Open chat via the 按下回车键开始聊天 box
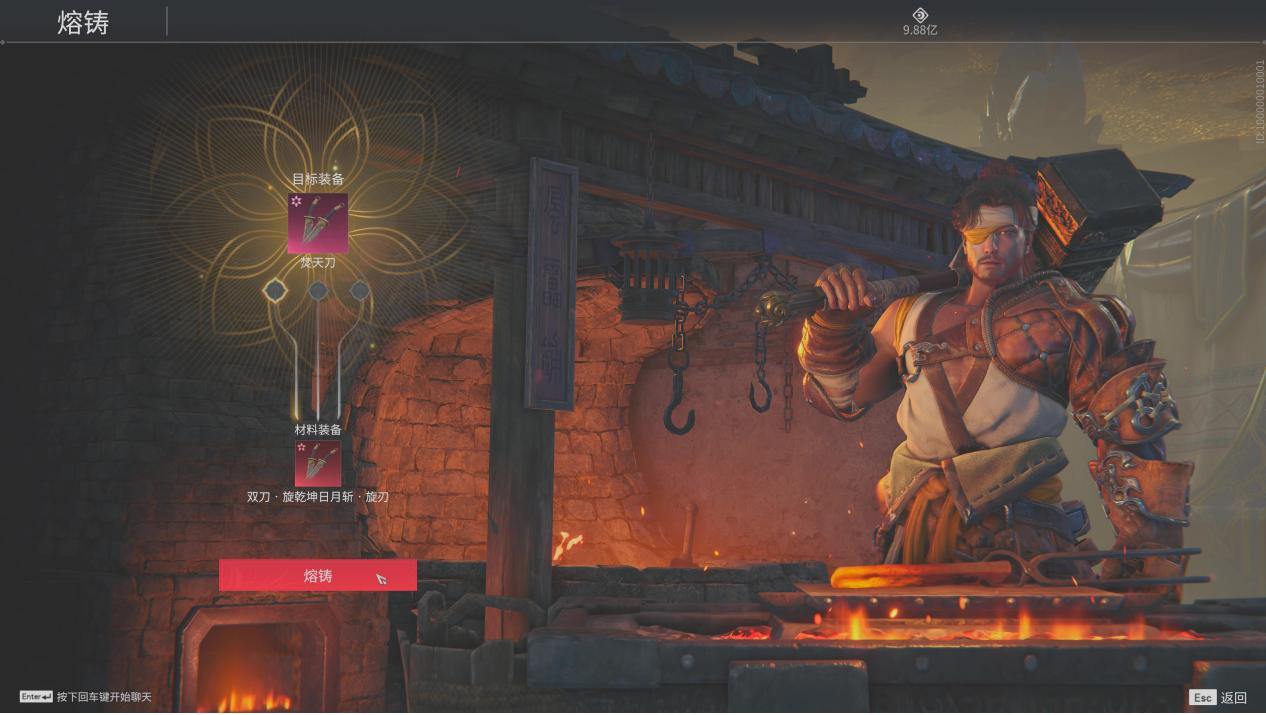1266x715 pixels. coord(86,696)
